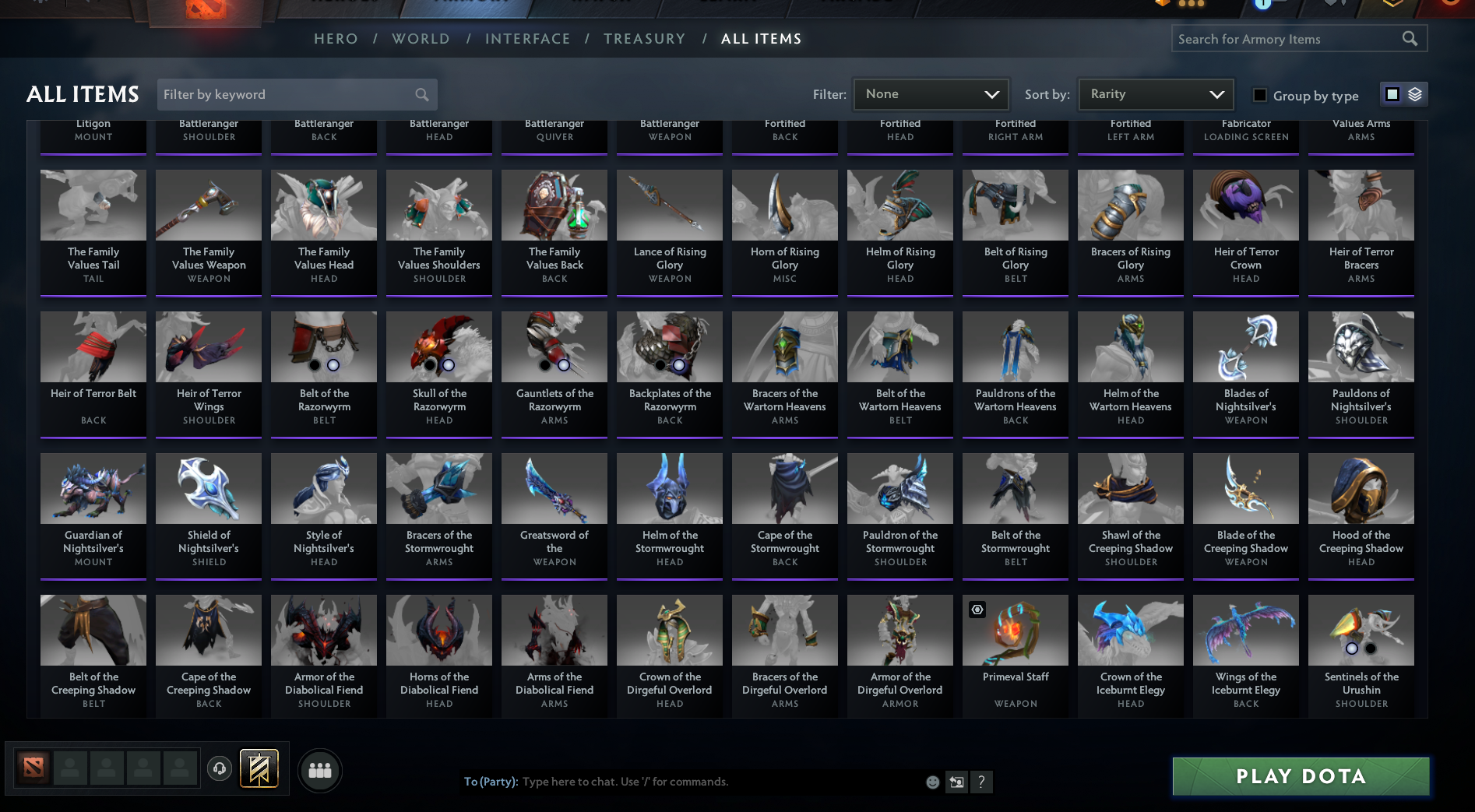The height and width of the screenshot is (812, 1475).
Task: Open the Sort by Rarity dropdown
Action: pos(1156,93)
